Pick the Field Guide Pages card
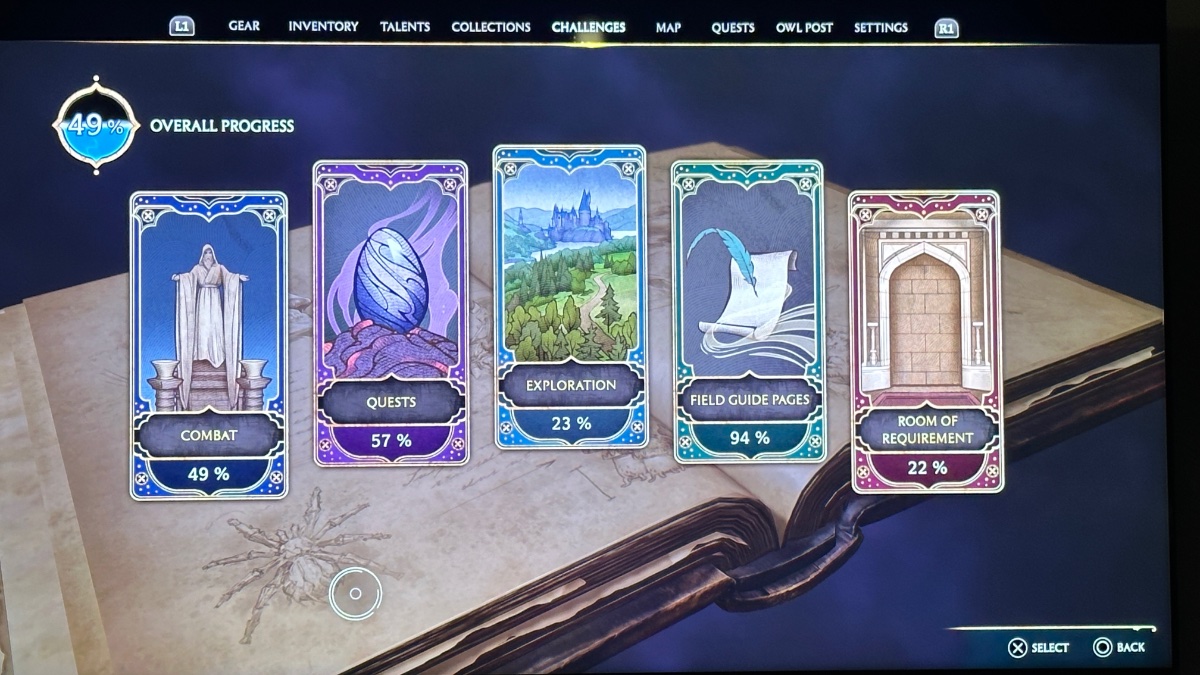This screenshot has width=1200, height=675. pyautogui.click(x=749, y=311)
